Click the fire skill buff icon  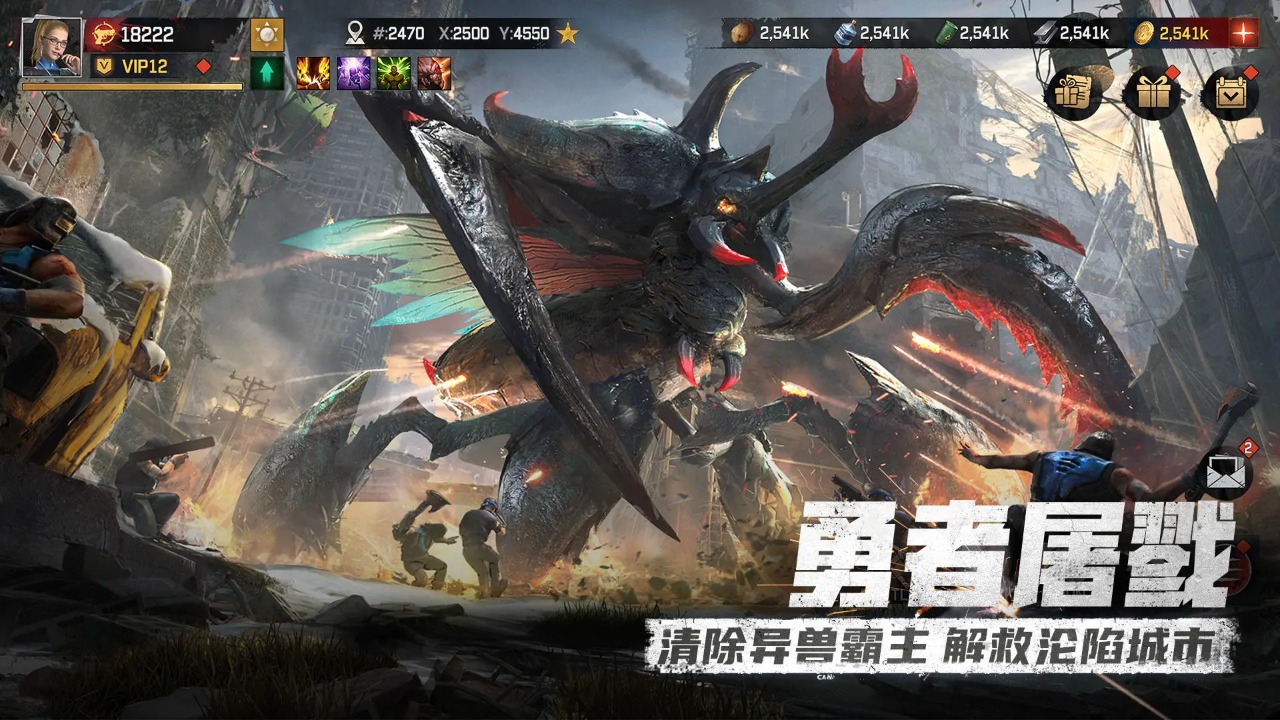[x=313, y=73]
